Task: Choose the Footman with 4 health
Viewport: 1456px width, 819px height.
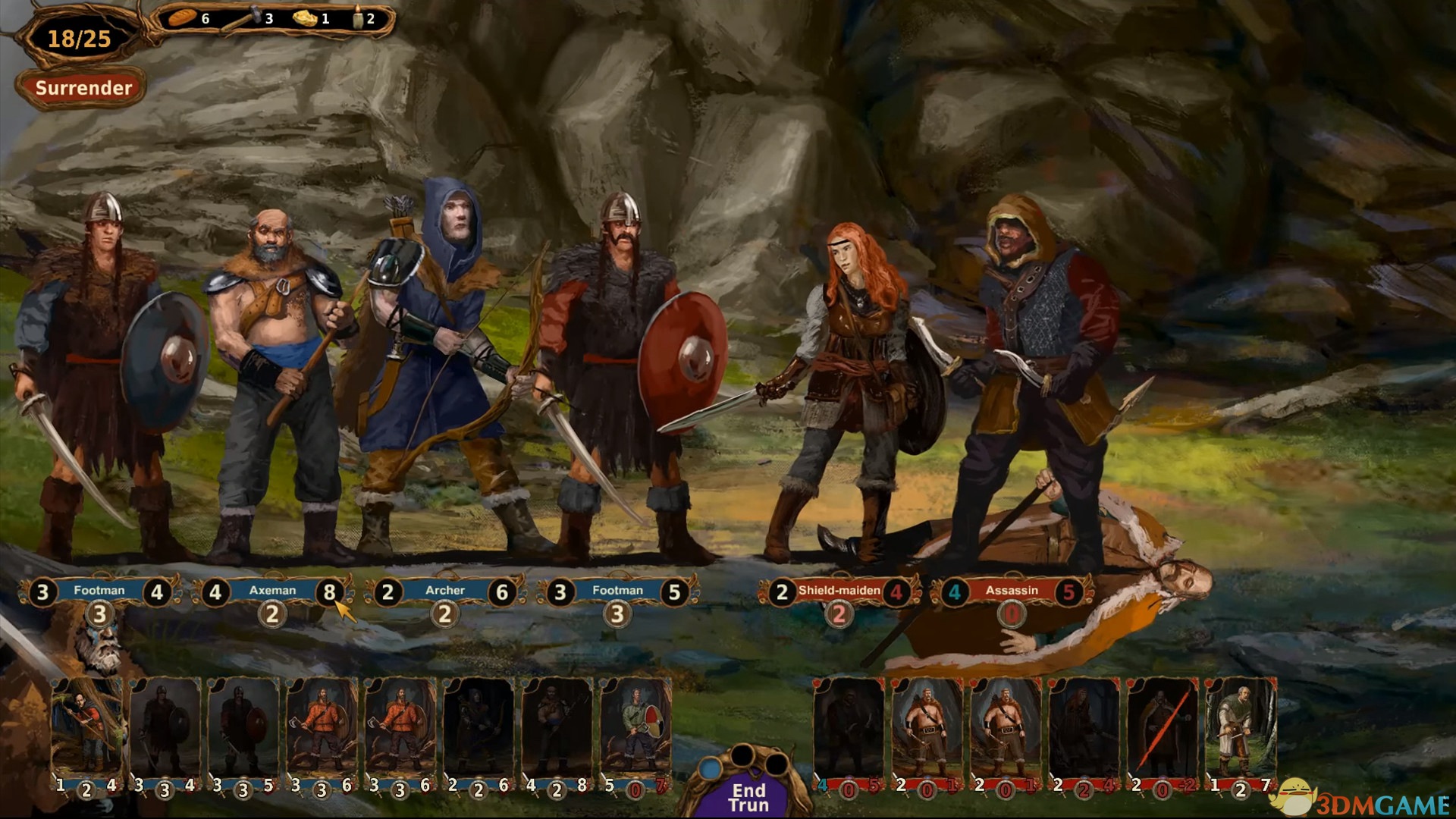Action: [x=99, y=591]
